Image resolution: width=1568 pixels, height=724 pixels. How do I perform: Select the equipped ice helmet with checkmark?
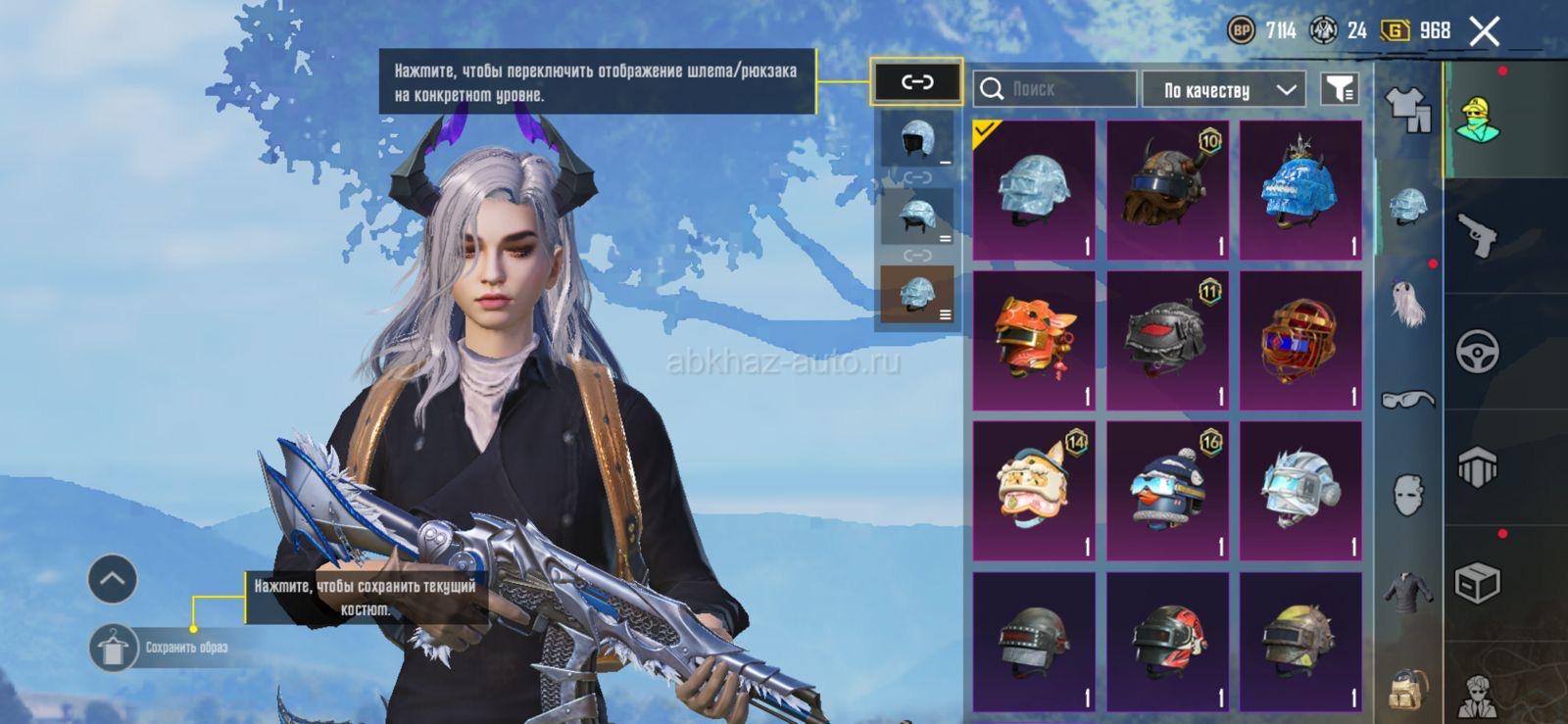tap(1034, 190)
